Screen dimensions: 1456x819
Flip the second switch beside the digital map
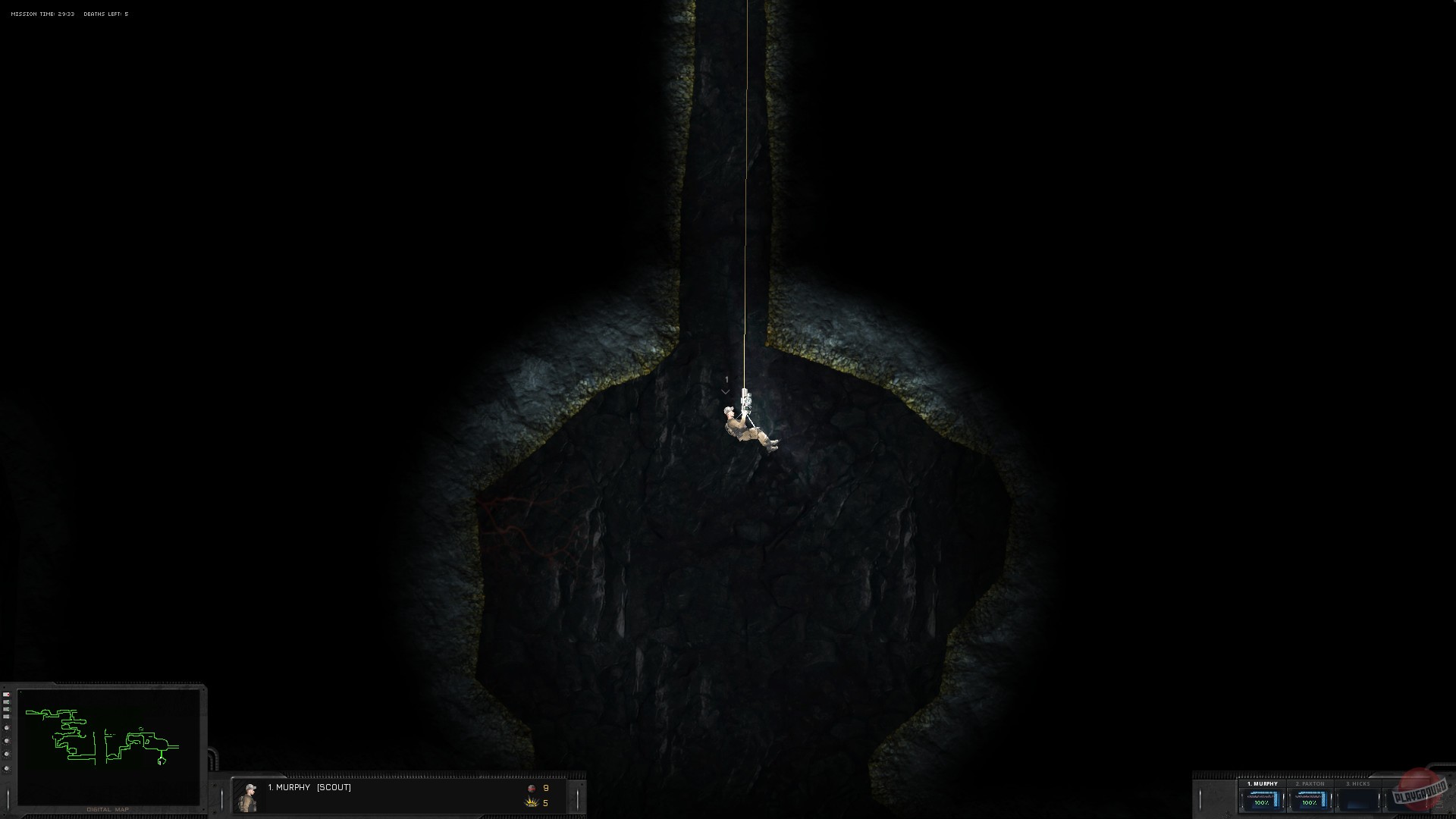(x=6, y=702)
